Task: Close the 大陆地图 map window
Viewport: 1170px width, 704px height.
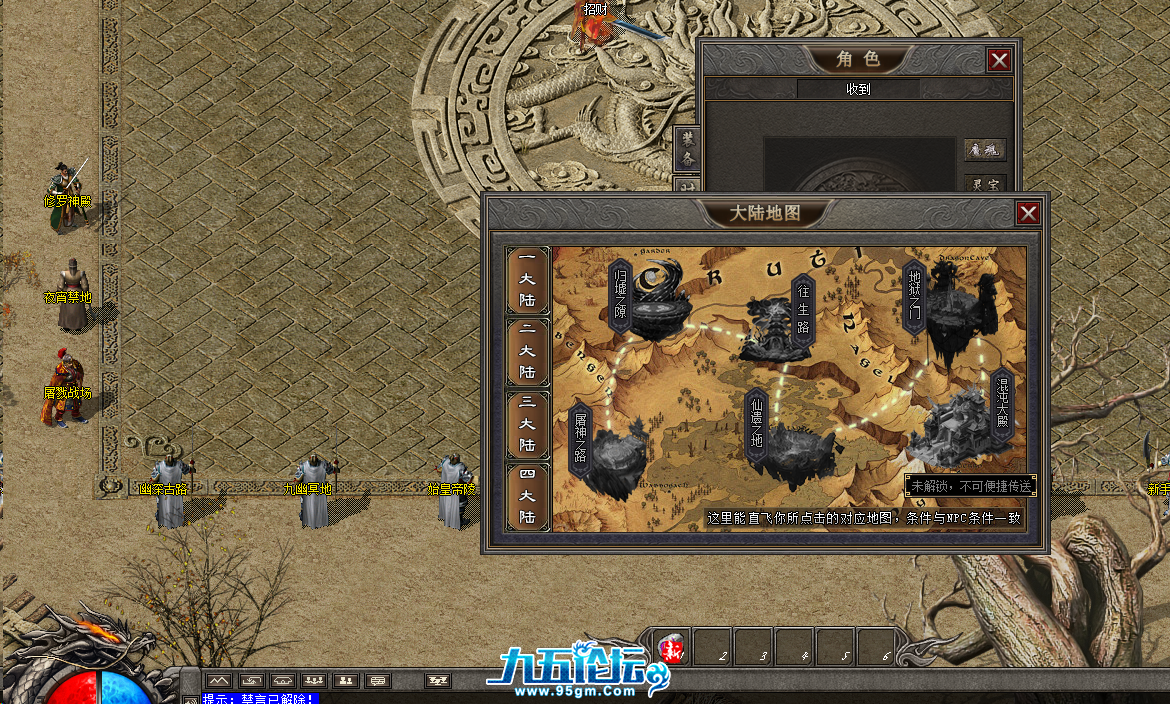Action: coord(1027,213)
